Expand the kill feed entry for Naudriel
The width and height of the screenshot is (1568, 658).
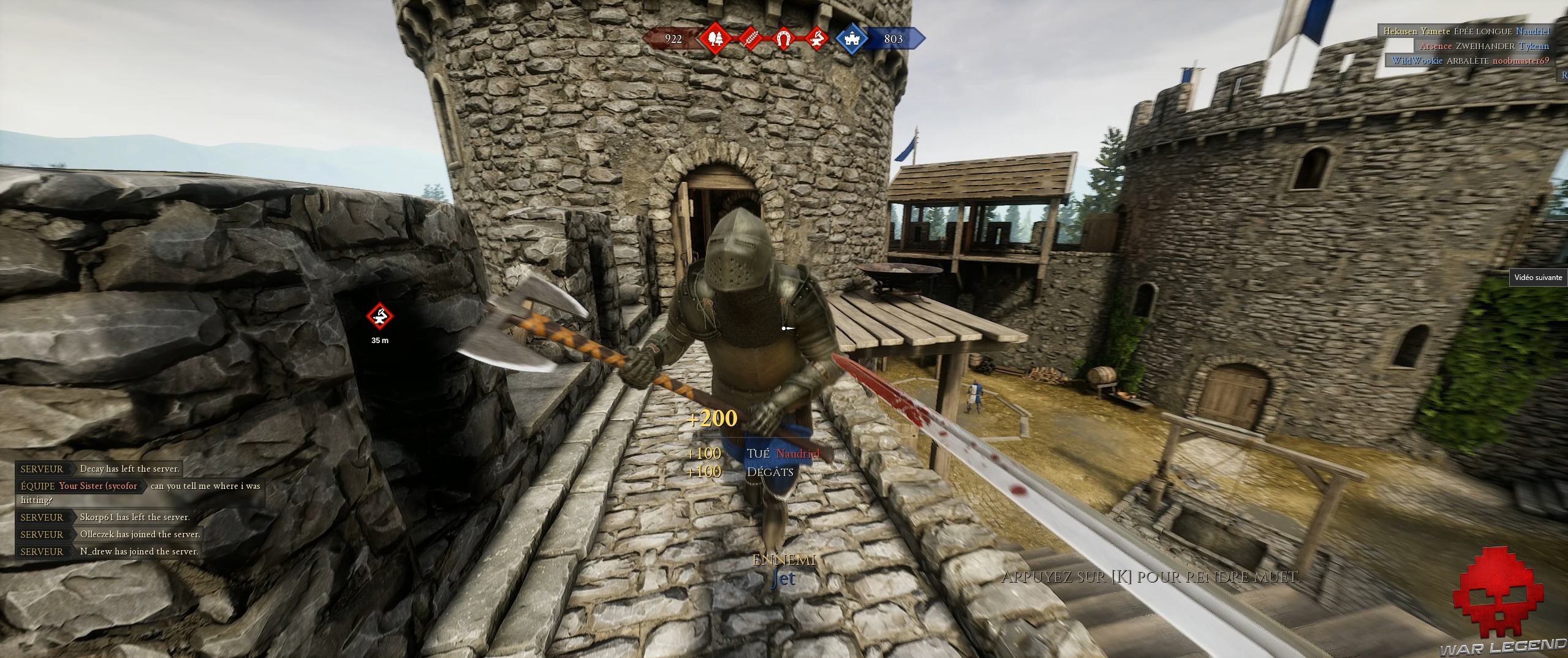click(x=1534, y=31)
